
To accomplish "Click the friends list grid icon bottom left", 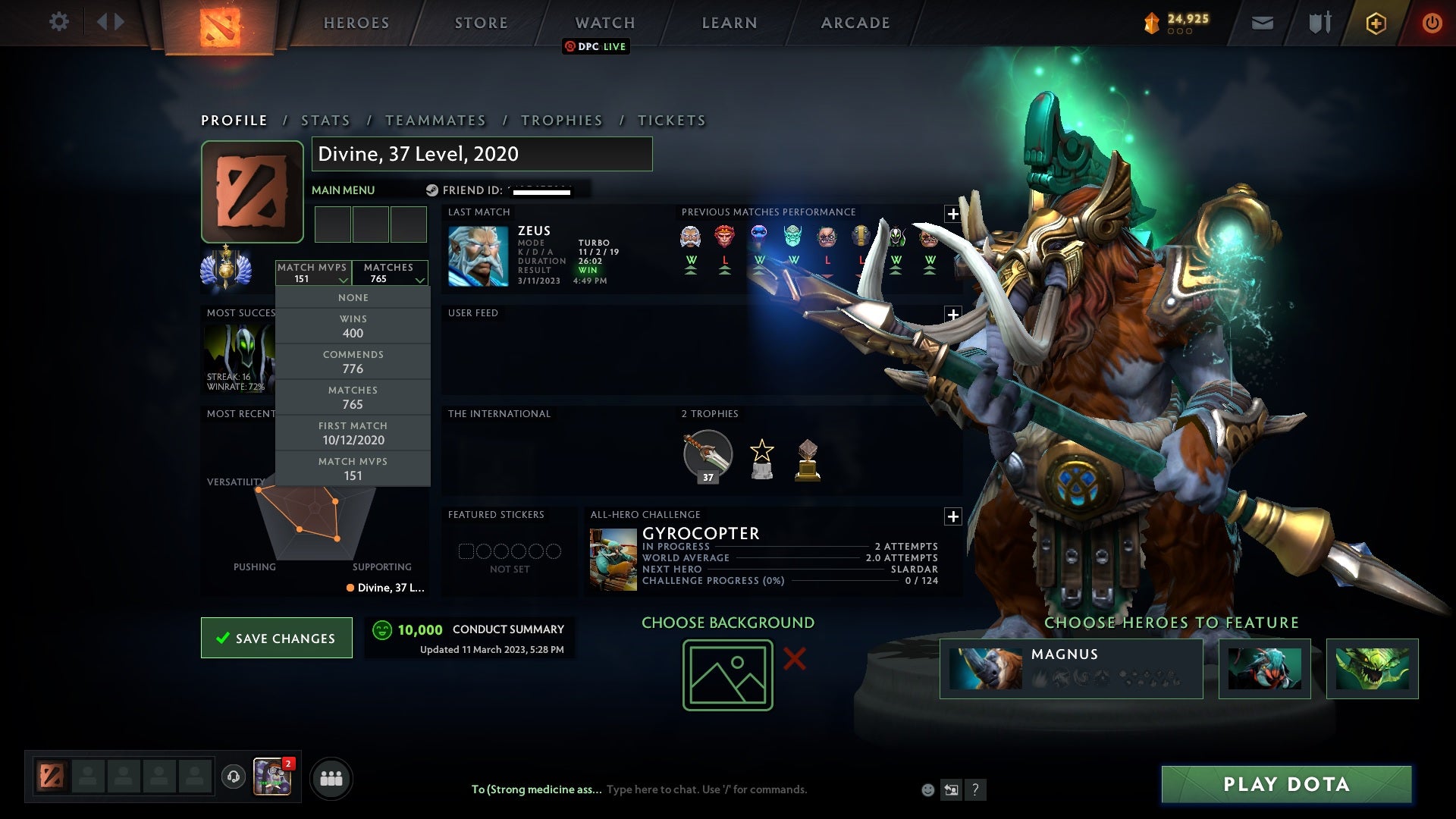I will tap(331, 777).
